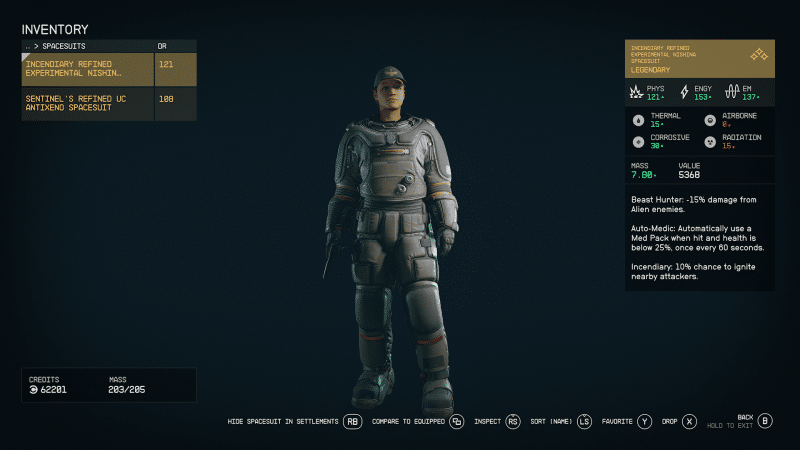Select the Incendiary Refined Experimental Nishina spacesuit
The width and height of the screenshot is (800, 450).
(x=88, y=68)
